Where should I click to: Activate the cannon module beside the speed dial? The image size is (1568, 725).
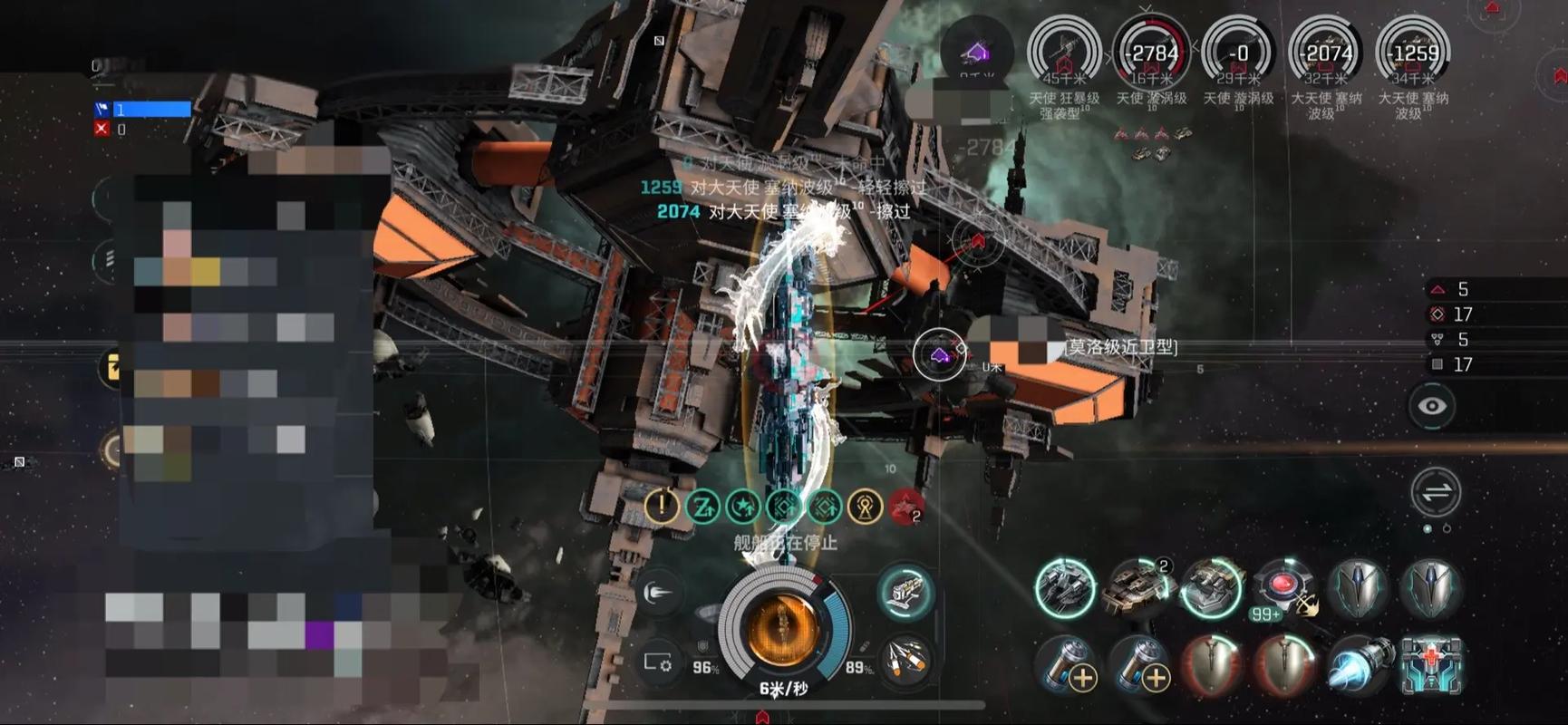[905, 593]
